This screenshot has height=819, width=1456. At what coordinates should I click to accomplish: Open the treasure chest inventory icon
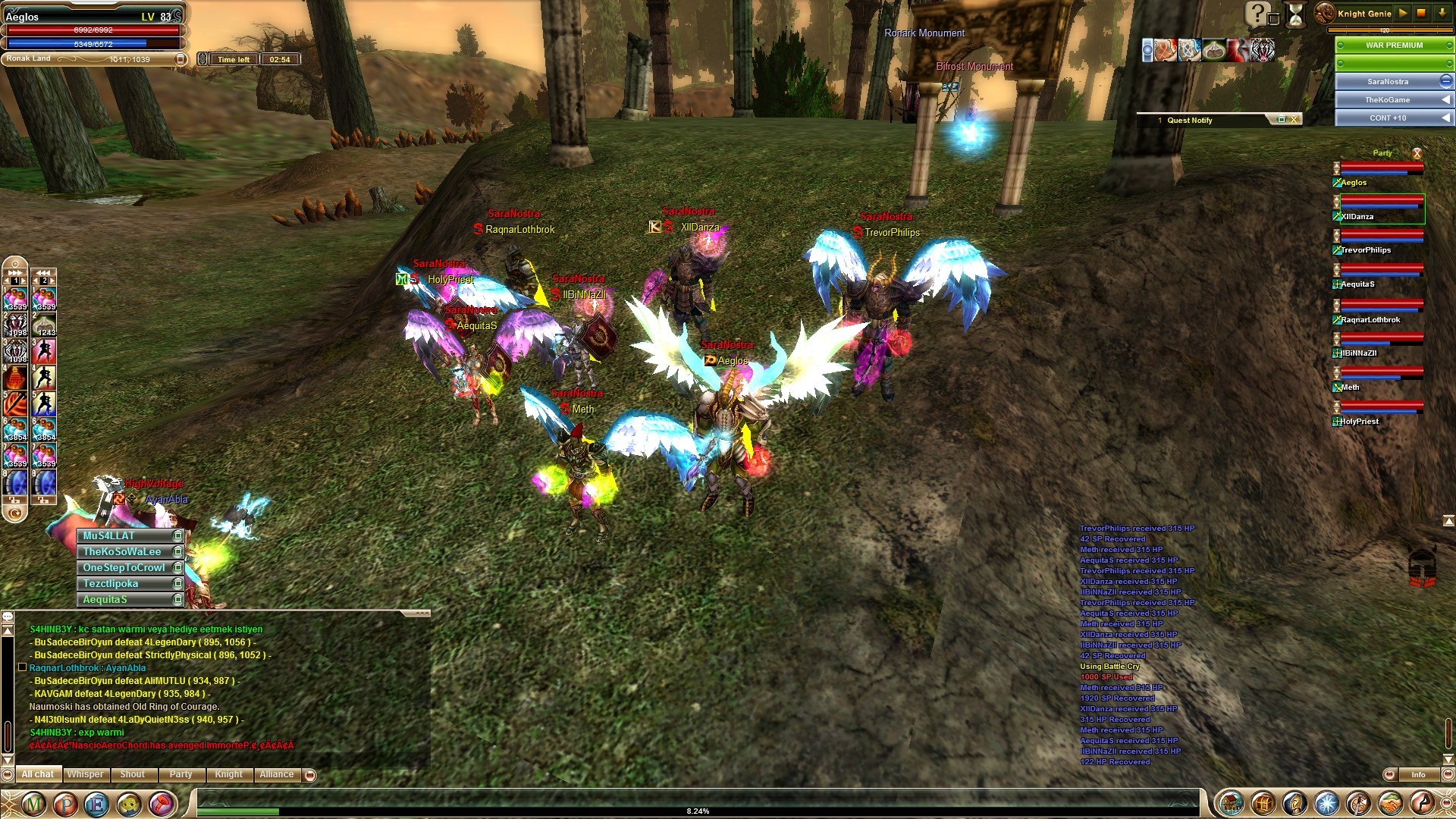[1263, 803]
